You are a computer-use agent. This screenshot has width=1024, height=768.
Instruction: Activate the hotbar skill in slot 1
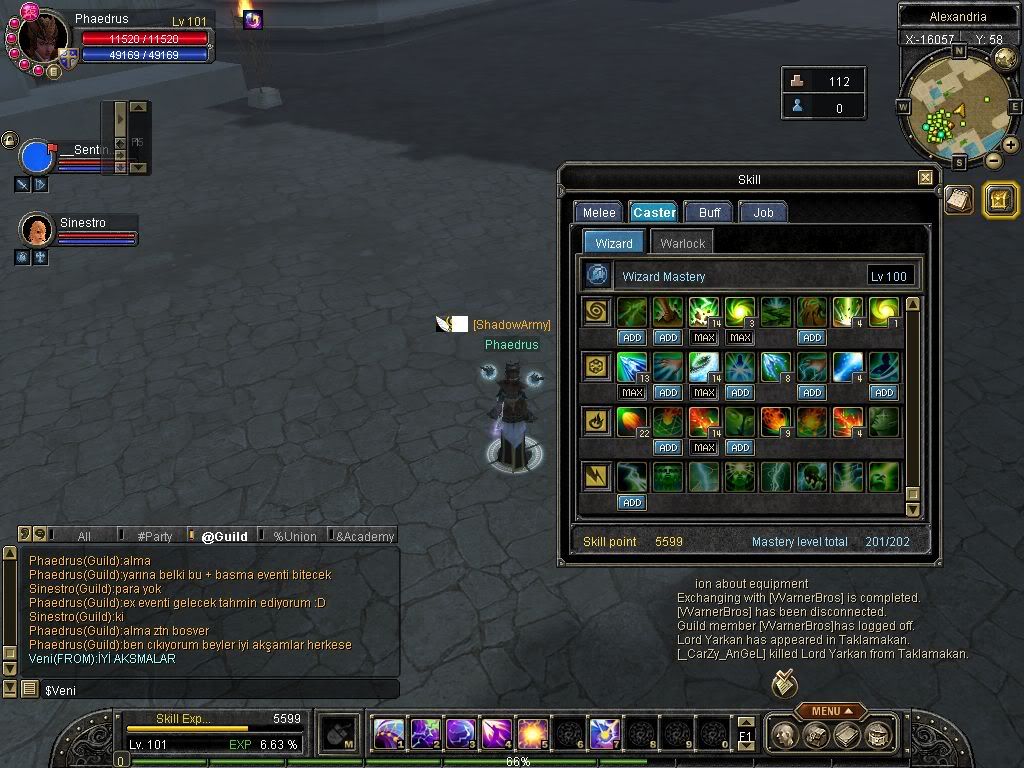coord(388,734)
